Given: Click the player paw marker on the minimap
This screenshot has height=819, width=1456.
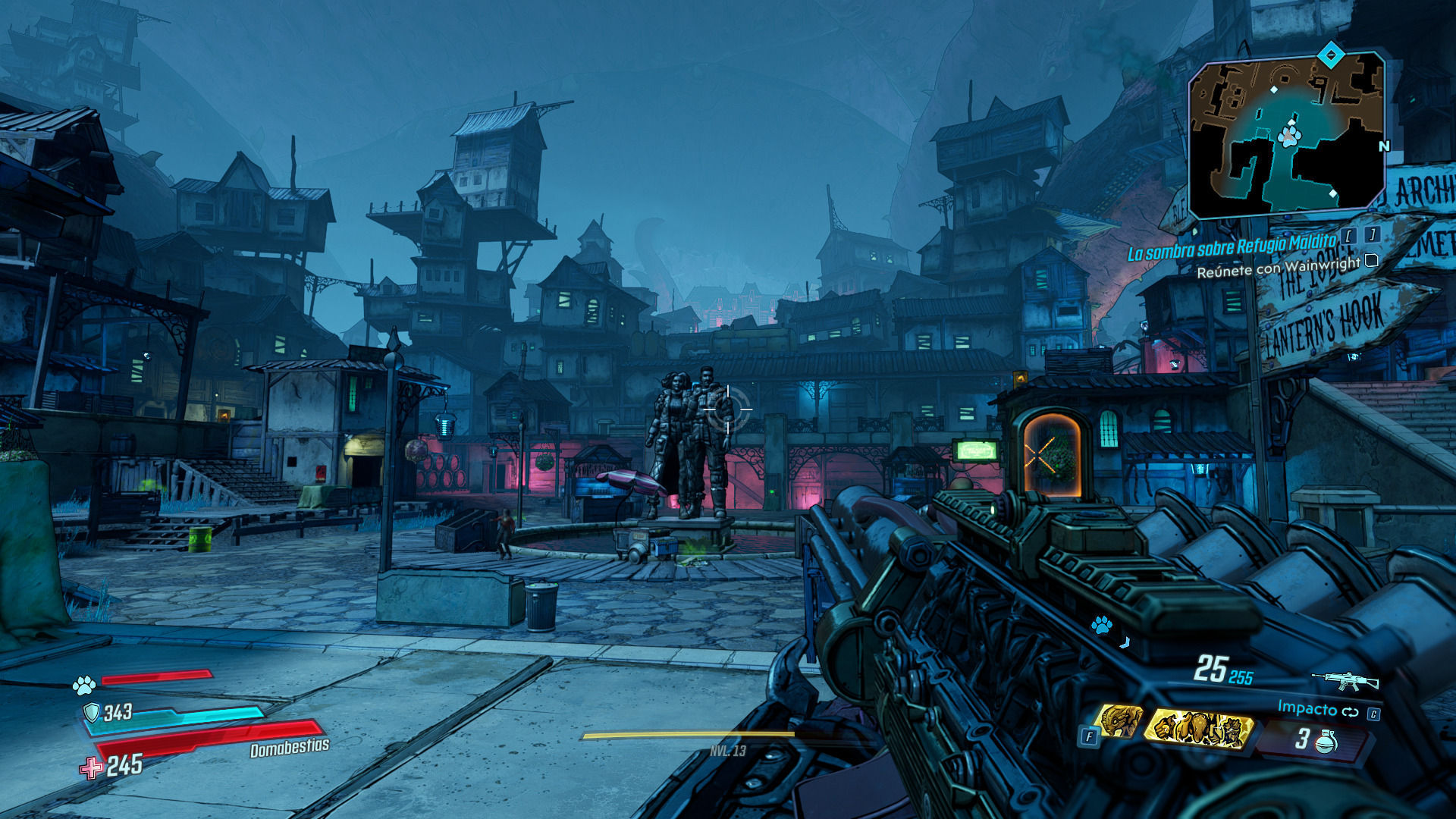Looking at the screenshot, I should click(1288, 136).
